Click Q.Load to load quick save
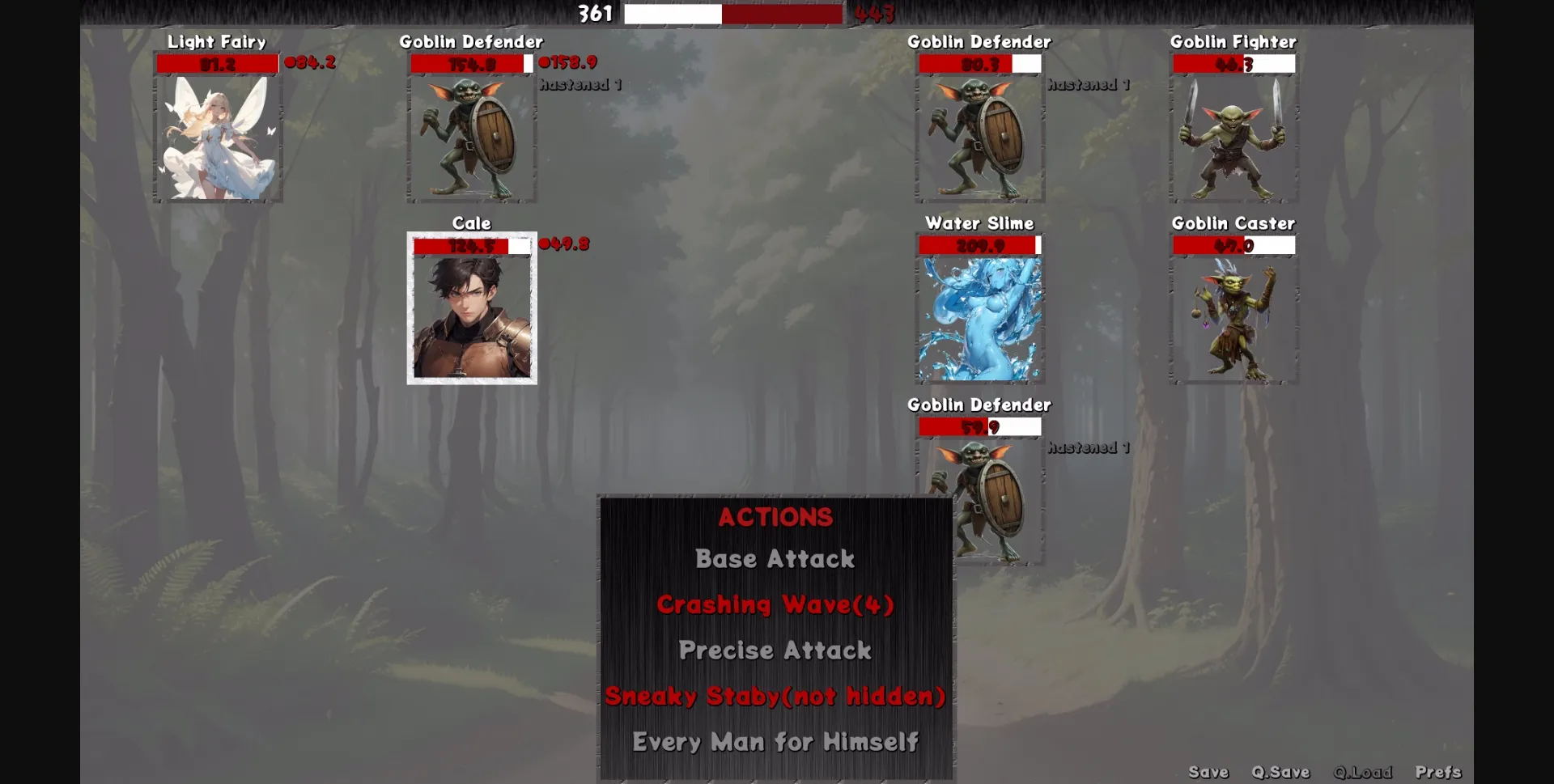Image resolution: width=1554 pixels, height=784 pixels. point(1364,772)
